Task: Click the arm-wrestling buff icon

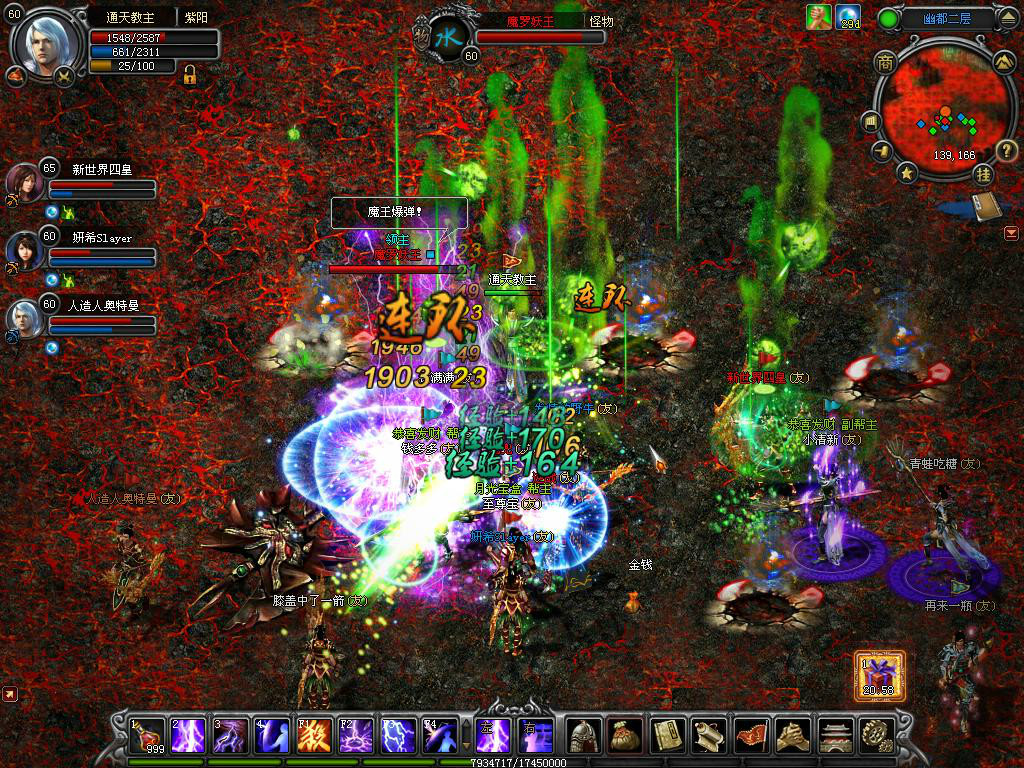Action: [x=819, y=17]
